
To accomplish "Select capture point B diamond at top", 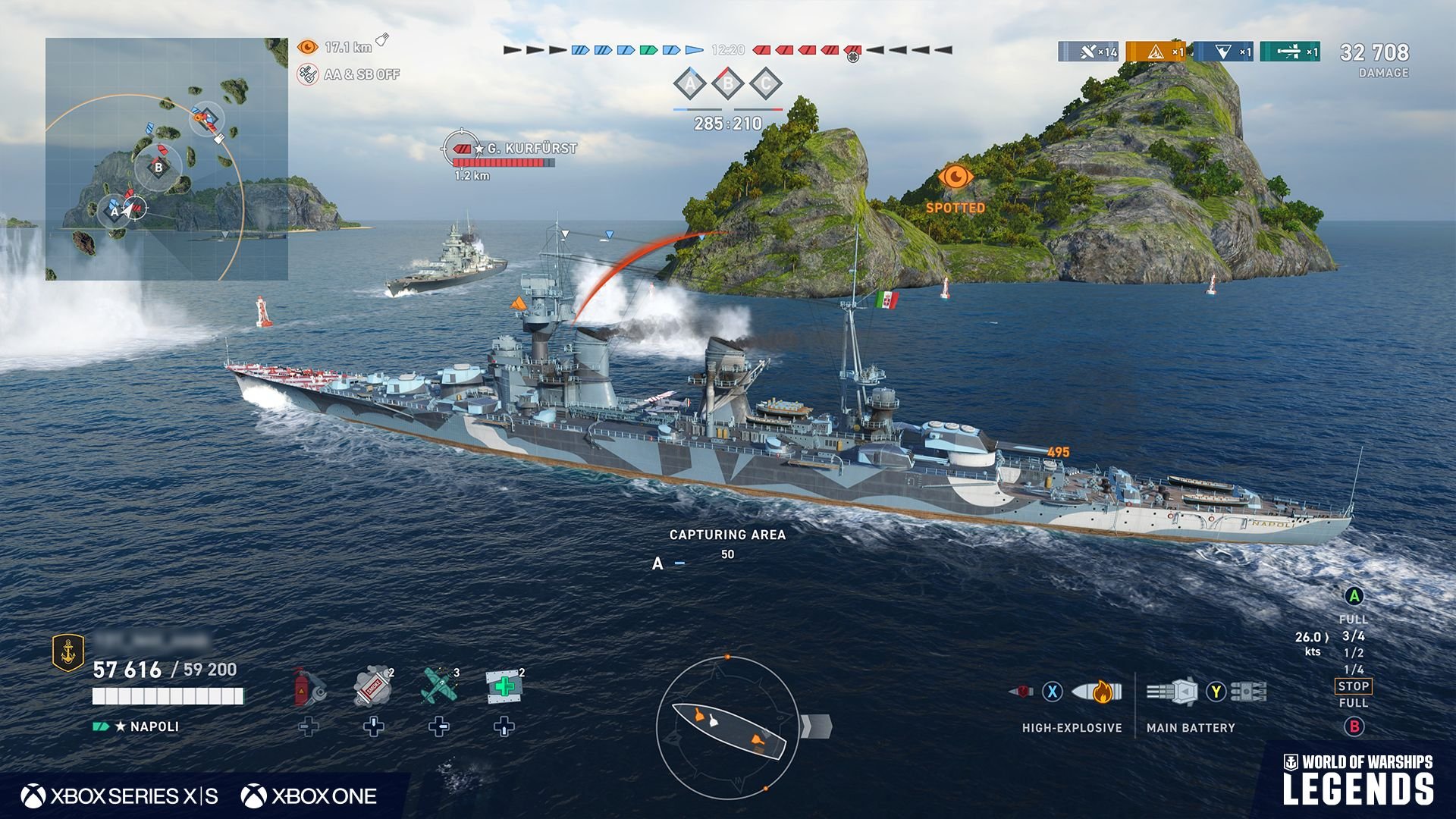I will coord(728,84).
